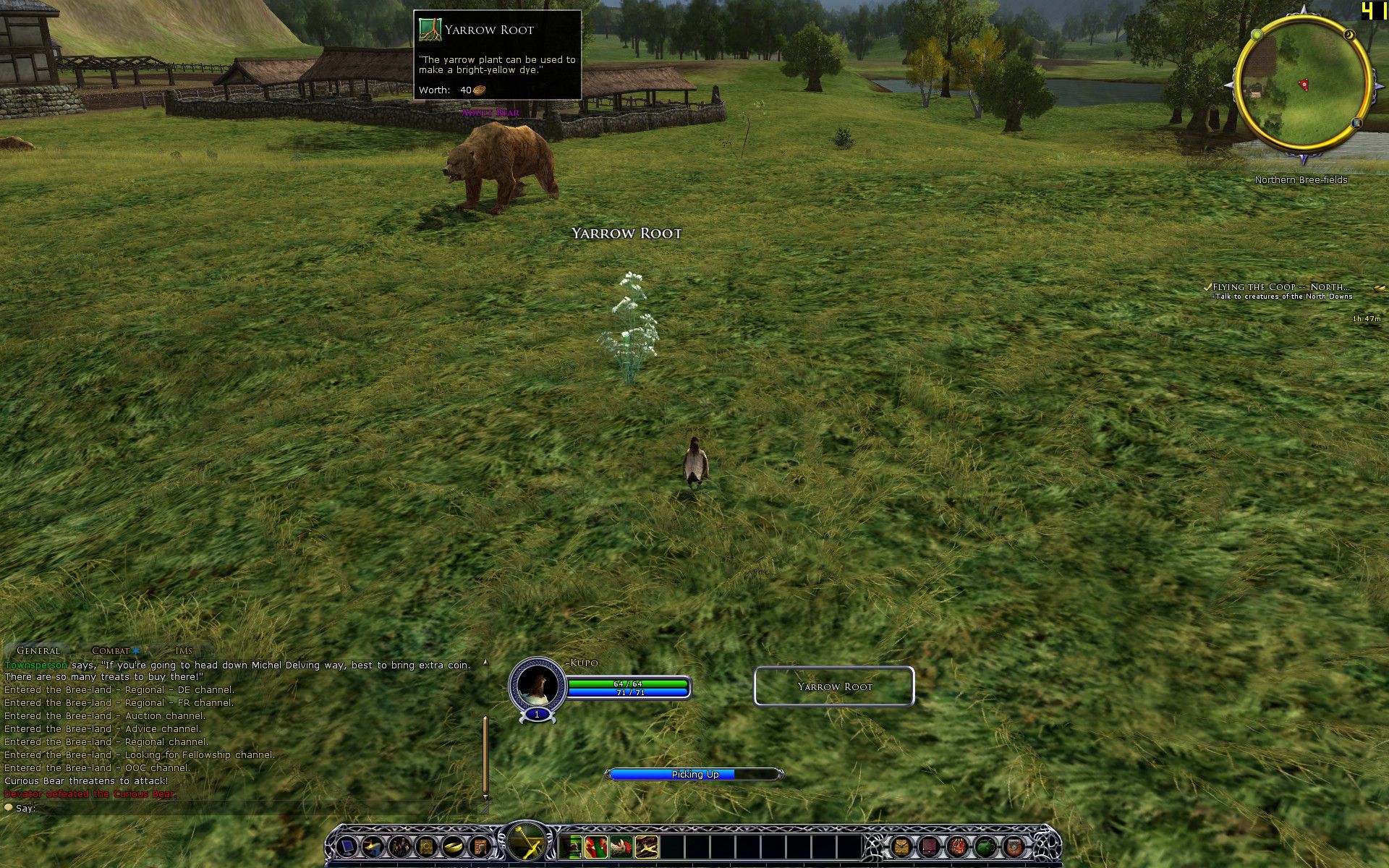Click the green sun icon on minimap ring
The image size is (1389, 868).
coord(1257,34)
